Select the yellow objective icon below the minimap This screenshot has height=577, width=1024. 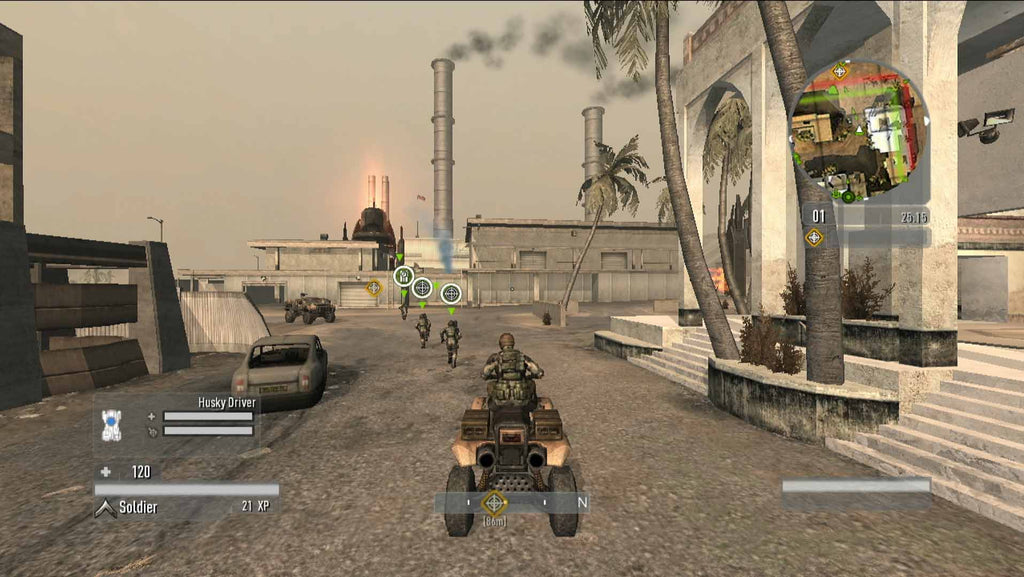[x=814, y=237]
